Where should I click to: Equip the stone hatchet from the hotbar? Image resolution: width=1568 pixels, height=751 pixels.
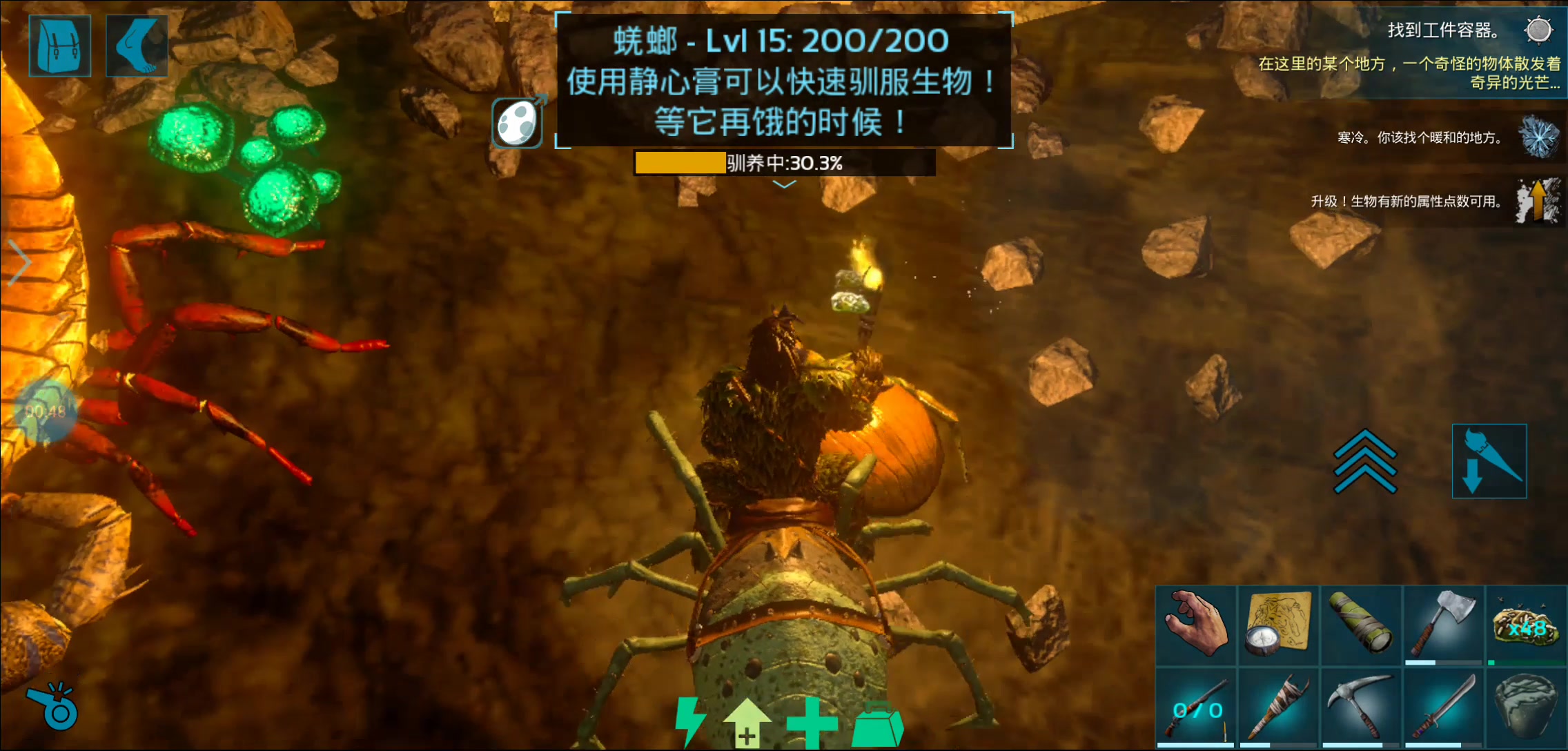[x=1444, y=625]
